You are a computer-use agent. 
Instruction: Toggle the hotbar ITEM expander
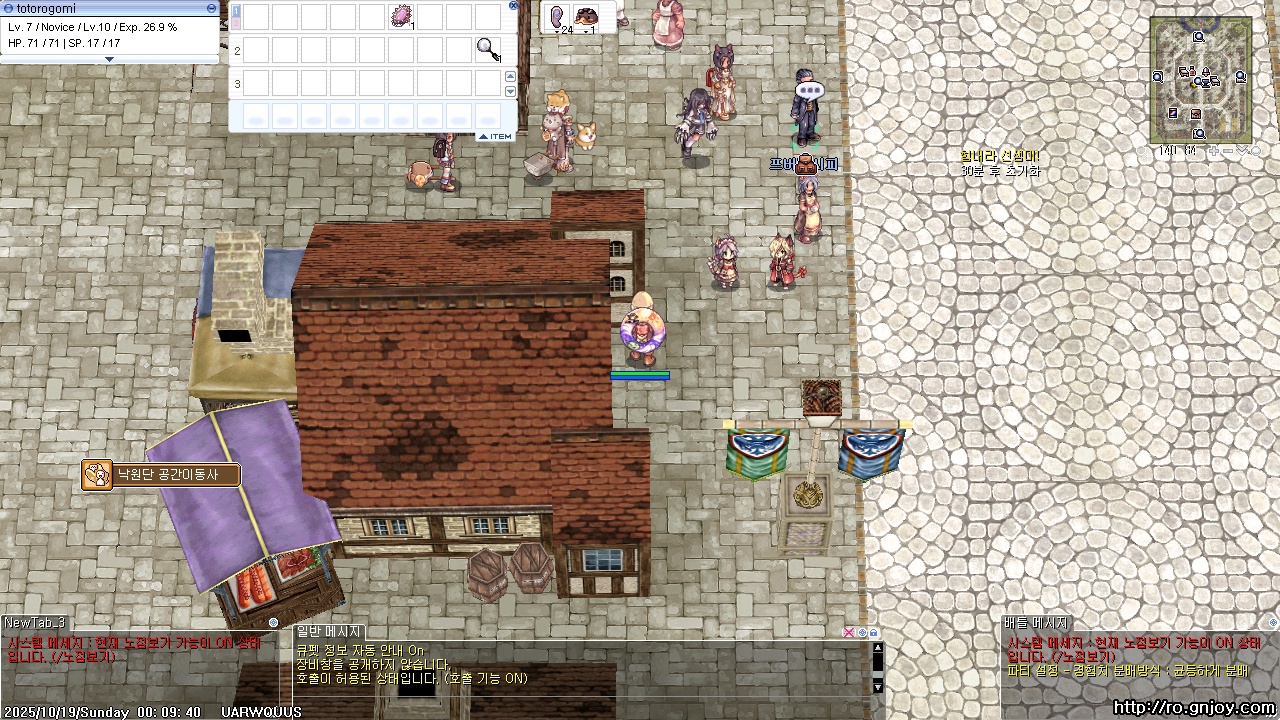point(495,136)
